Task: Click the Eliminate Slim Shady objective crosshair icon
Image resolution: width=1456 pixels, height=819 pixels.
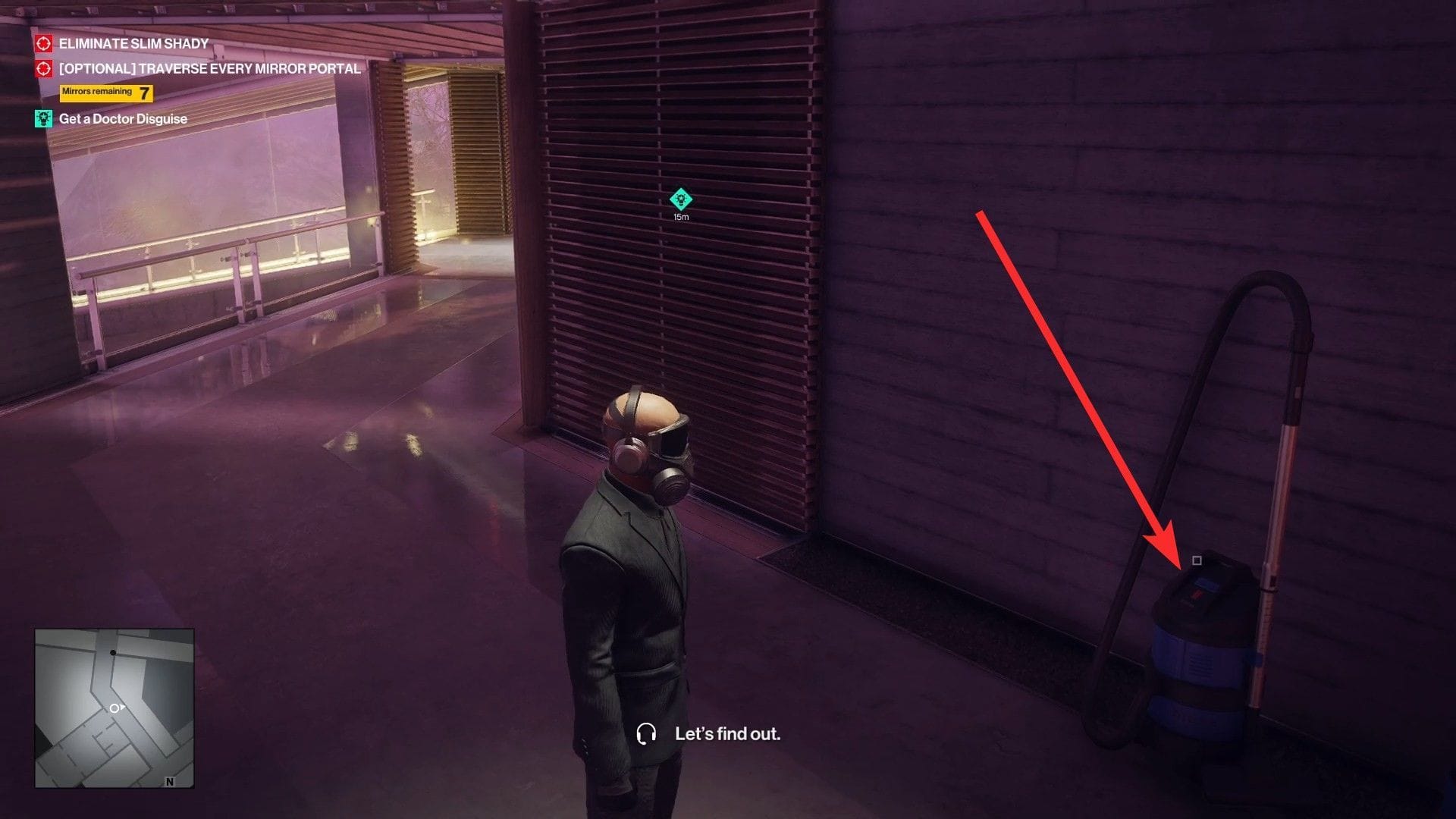Action: pos(43,44)
